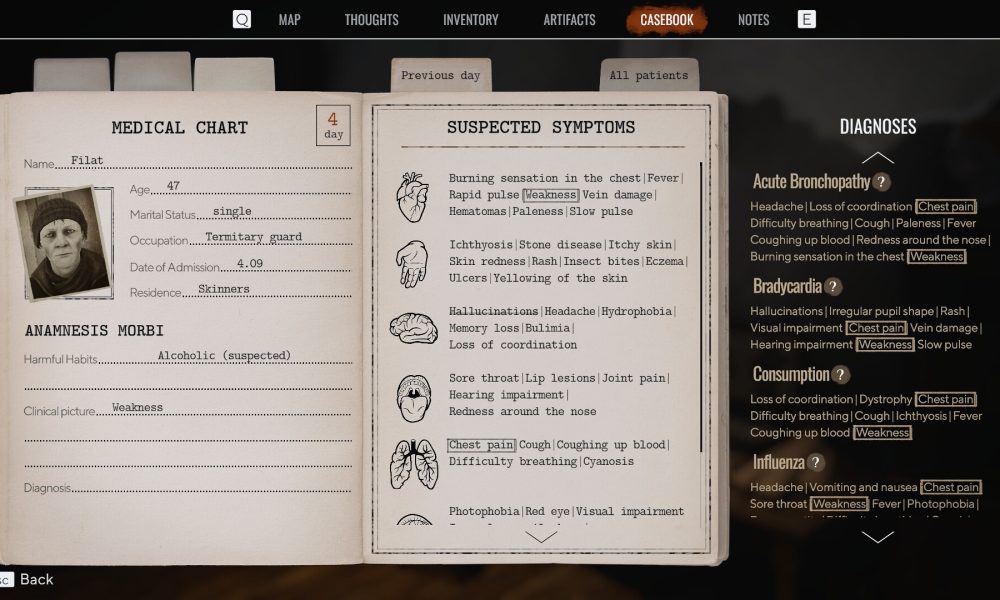Click the down arrow below the diagnoses list
Screen dimensions: 1000x600
click(877, 537)
